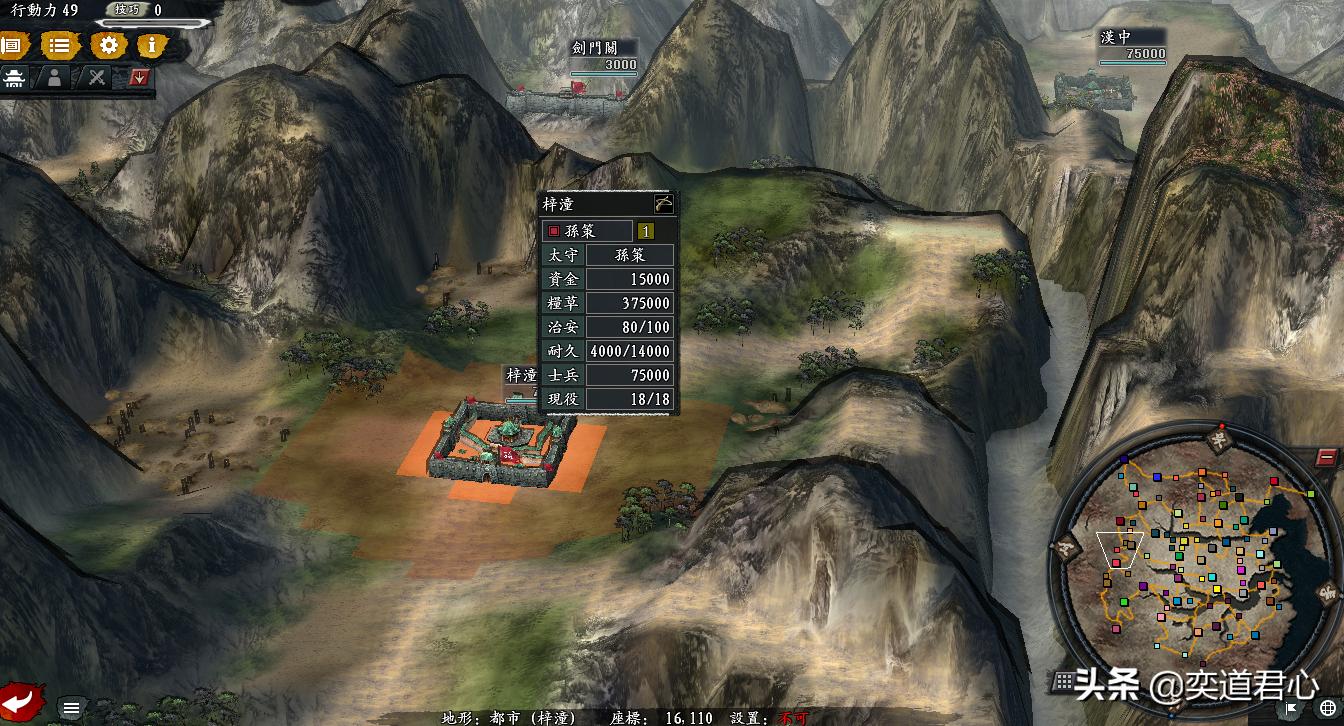Toggle the officer (person) display filter

(54, 77)
